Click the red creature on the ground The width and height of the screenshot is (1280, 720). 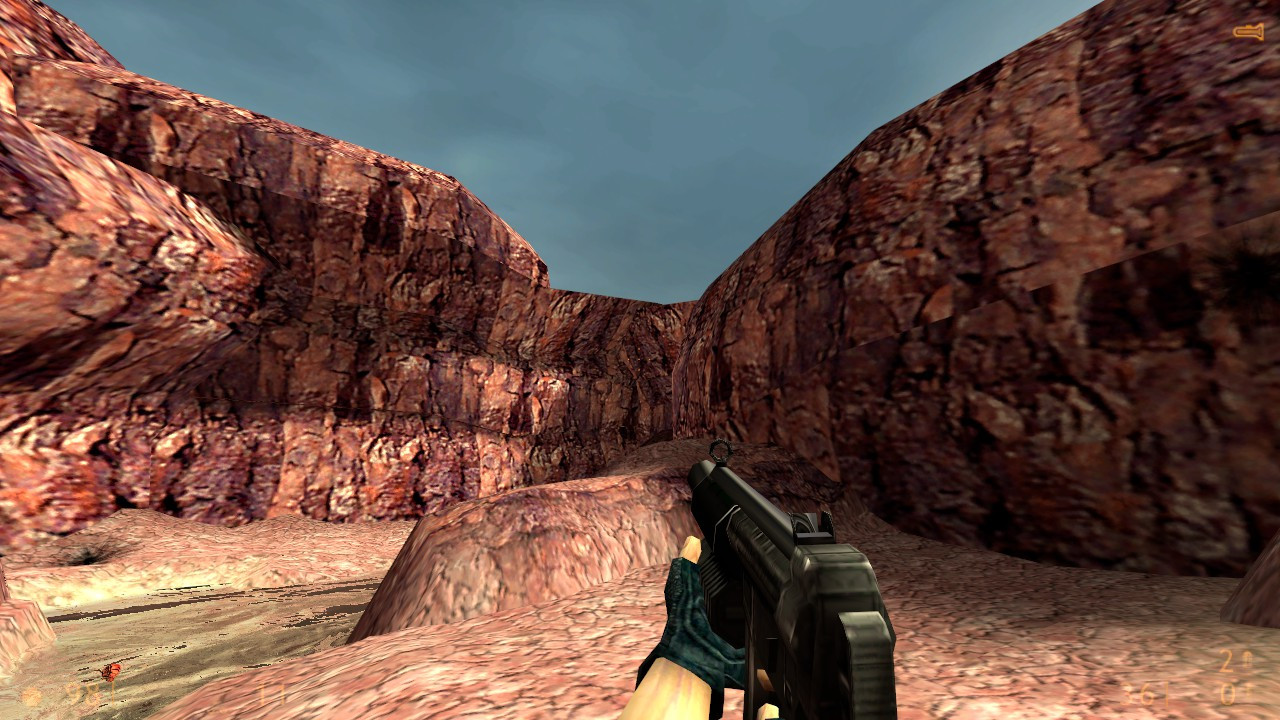(110, 671)
